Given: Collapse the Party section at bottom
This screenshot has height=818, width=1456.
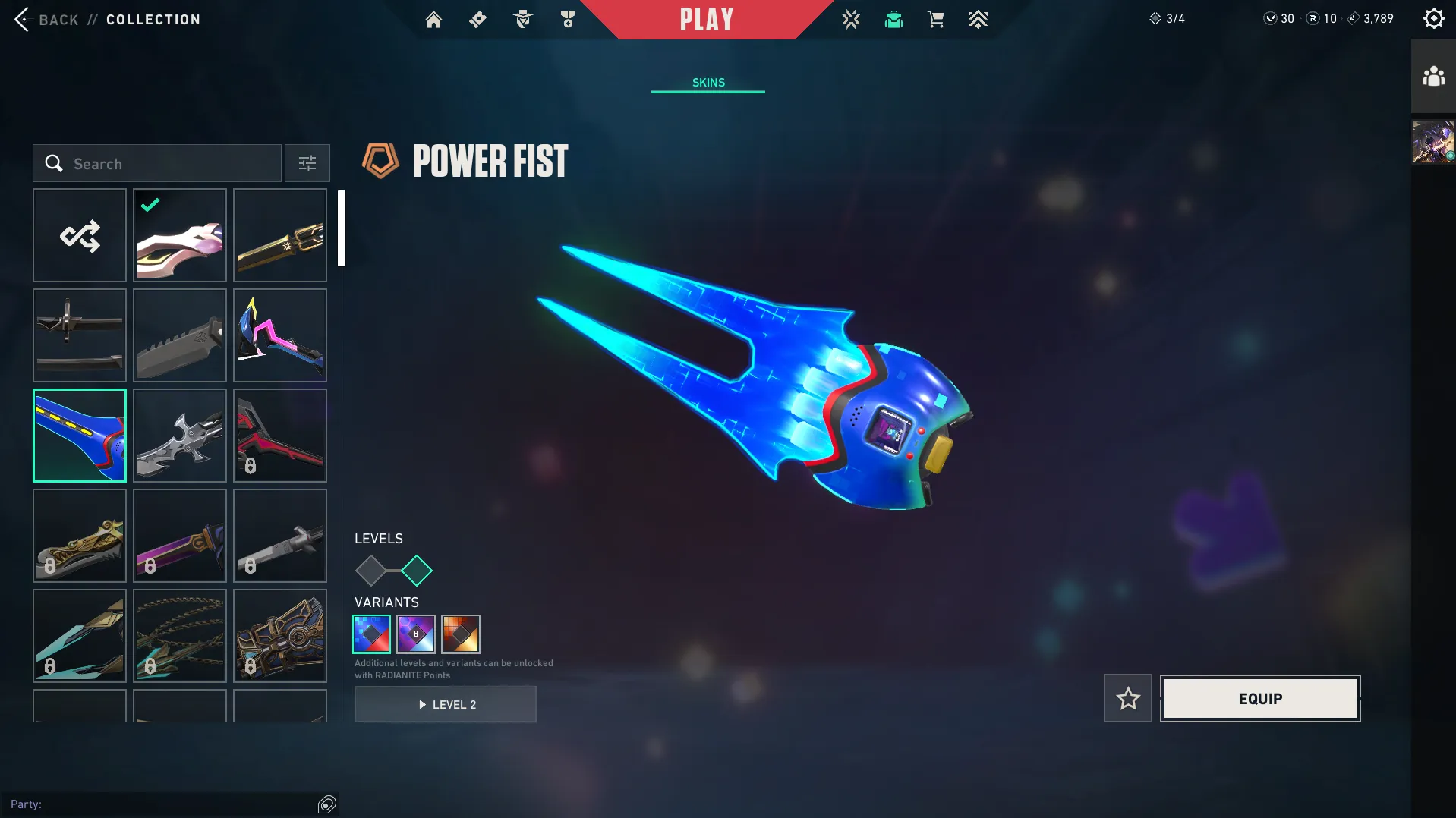Looking at the screenshot, I should pyautogui.click(x=326, y=803).
